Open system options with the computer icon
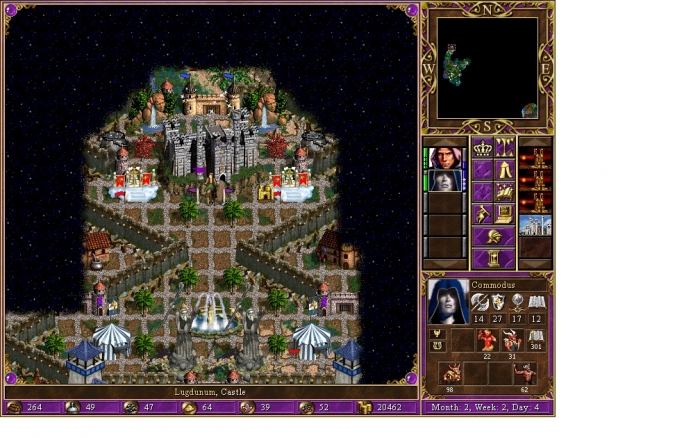 click(x=505, y=213)
